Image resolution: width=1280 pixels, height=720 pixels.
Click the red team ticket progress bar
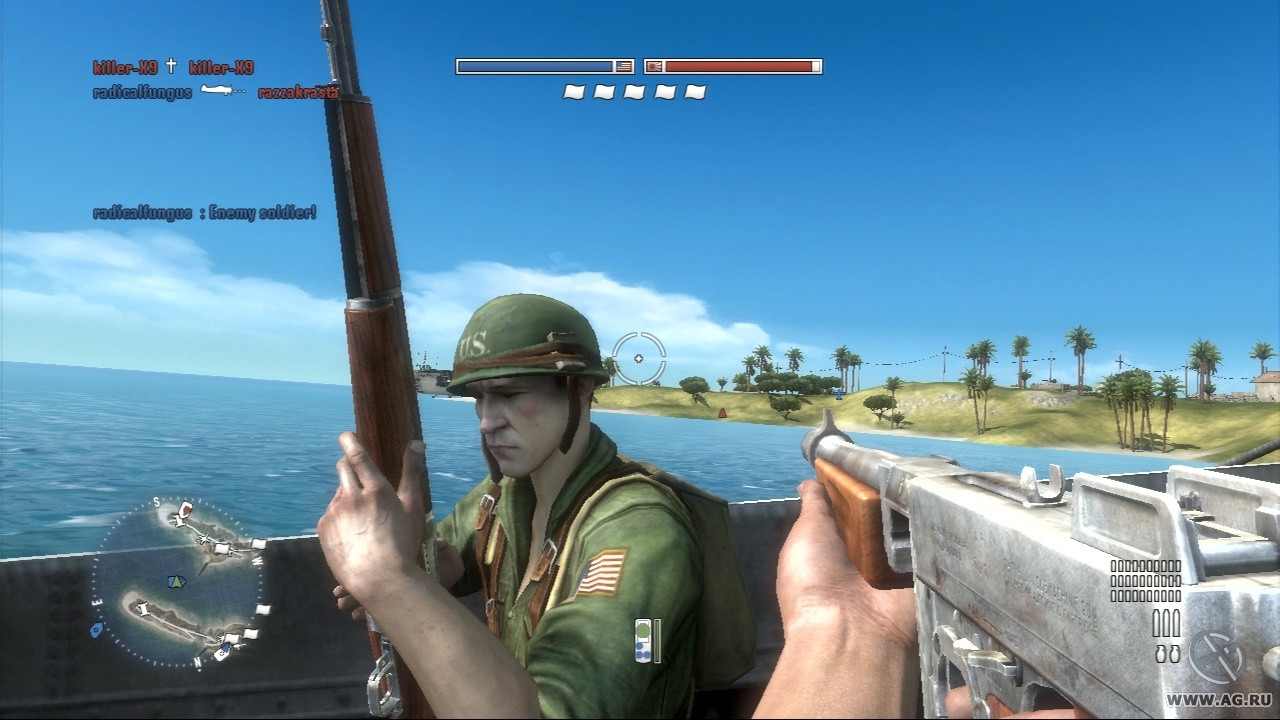pos(740,65)
